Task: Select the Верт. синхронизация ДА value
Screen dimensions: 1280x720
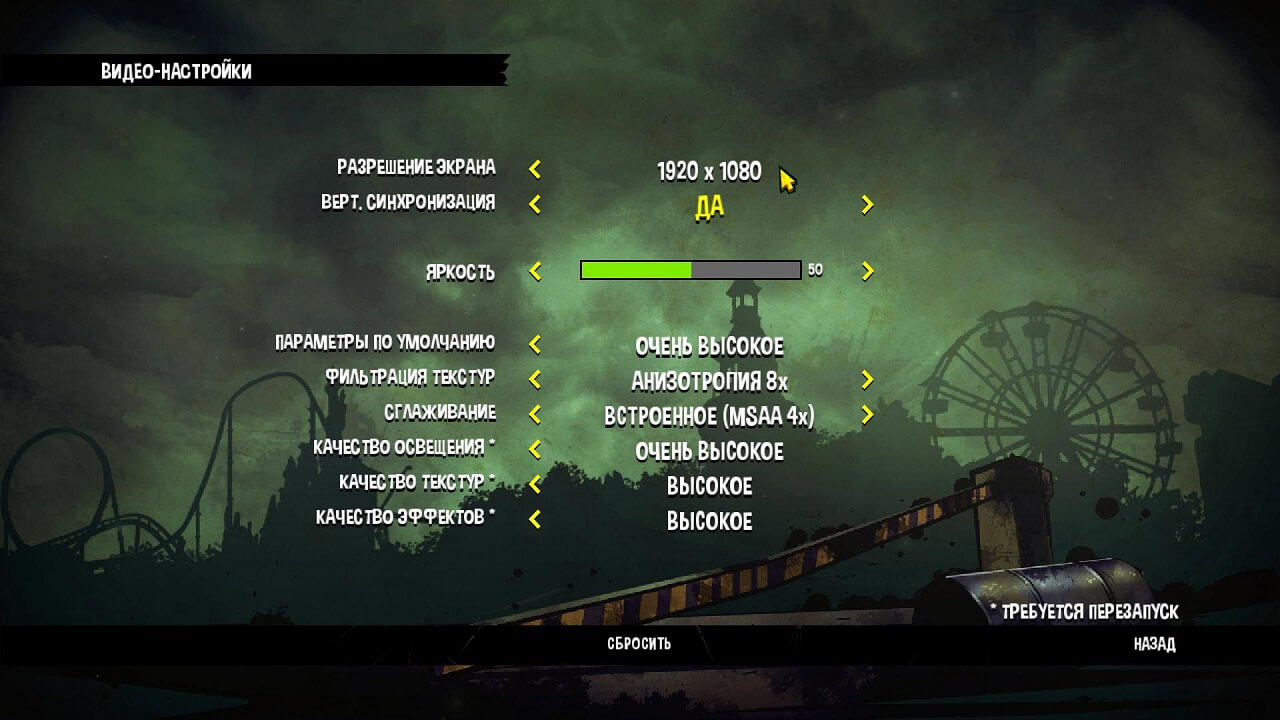Action: 709,208
